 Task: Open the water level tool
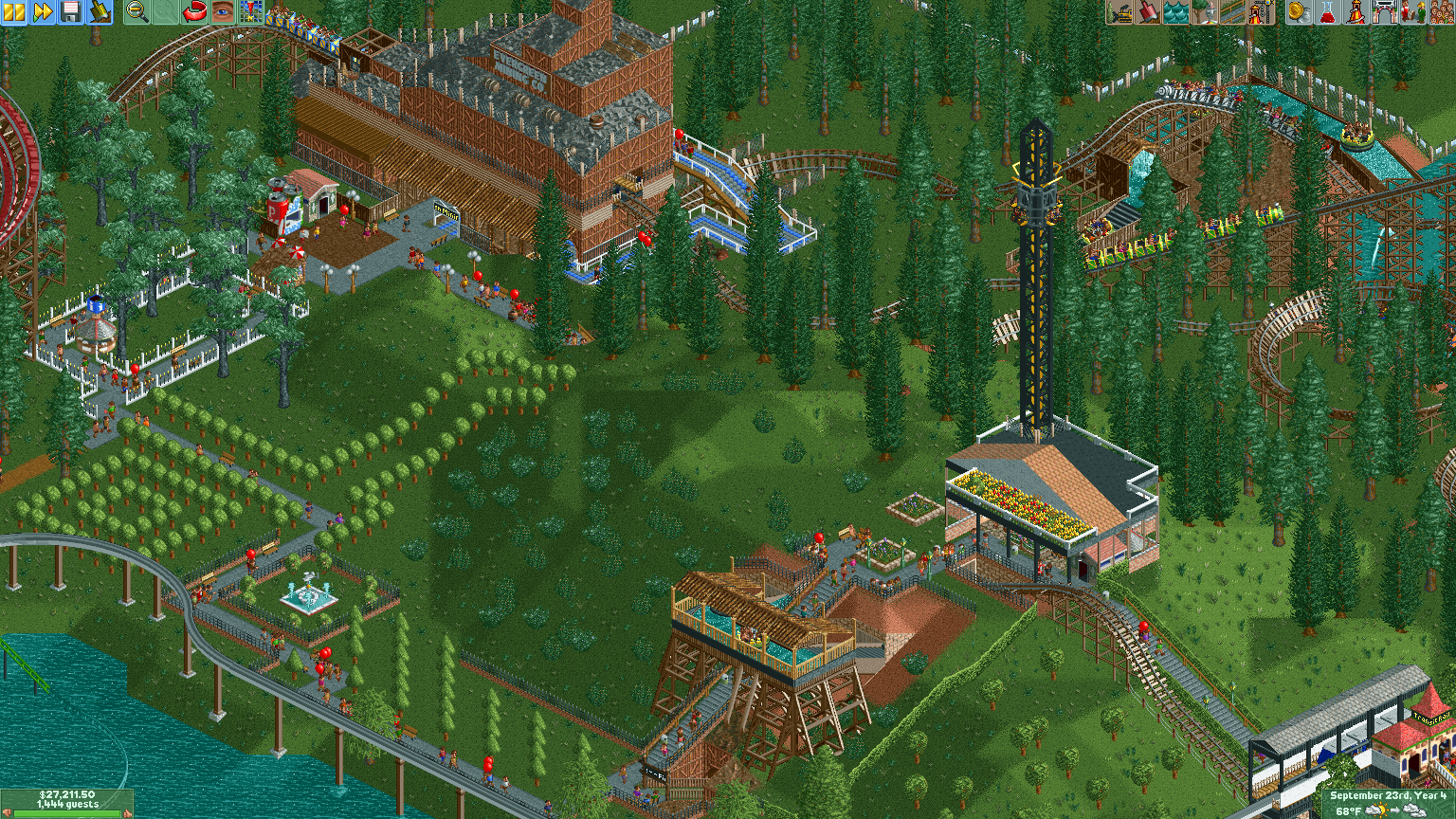[1178, 13]
